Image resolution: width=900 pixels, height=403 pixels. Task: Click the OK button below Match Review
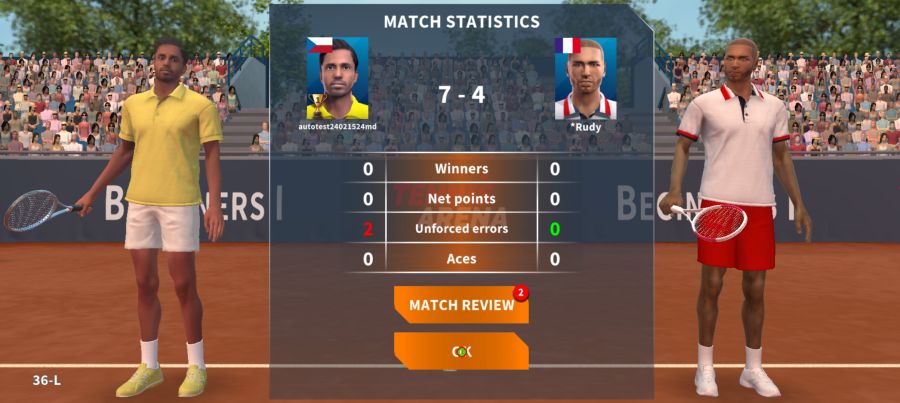[461, 351]
